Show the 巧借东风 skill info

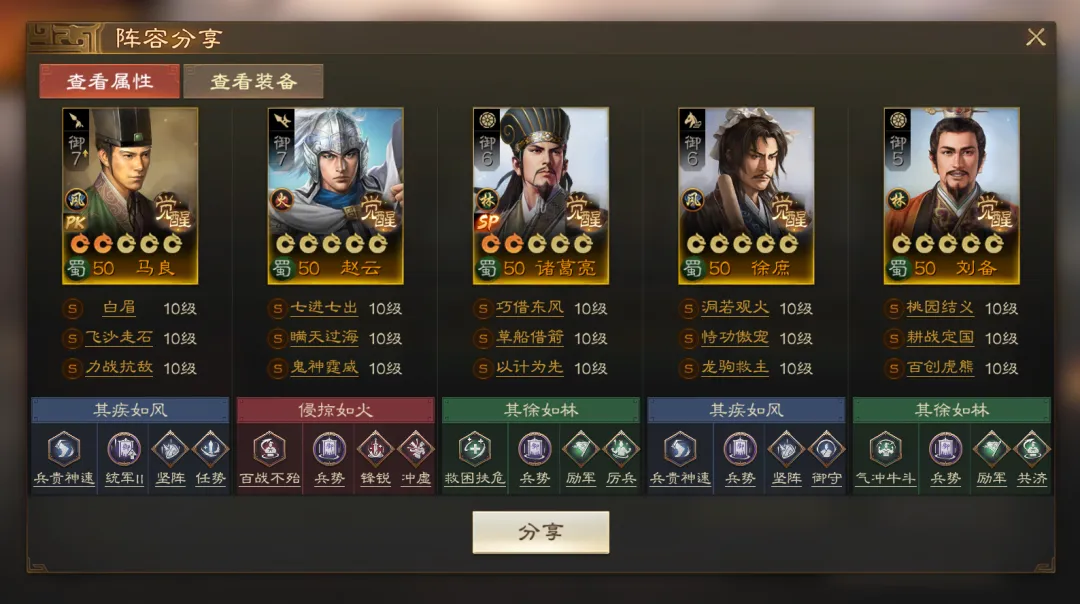click(529, 308)
